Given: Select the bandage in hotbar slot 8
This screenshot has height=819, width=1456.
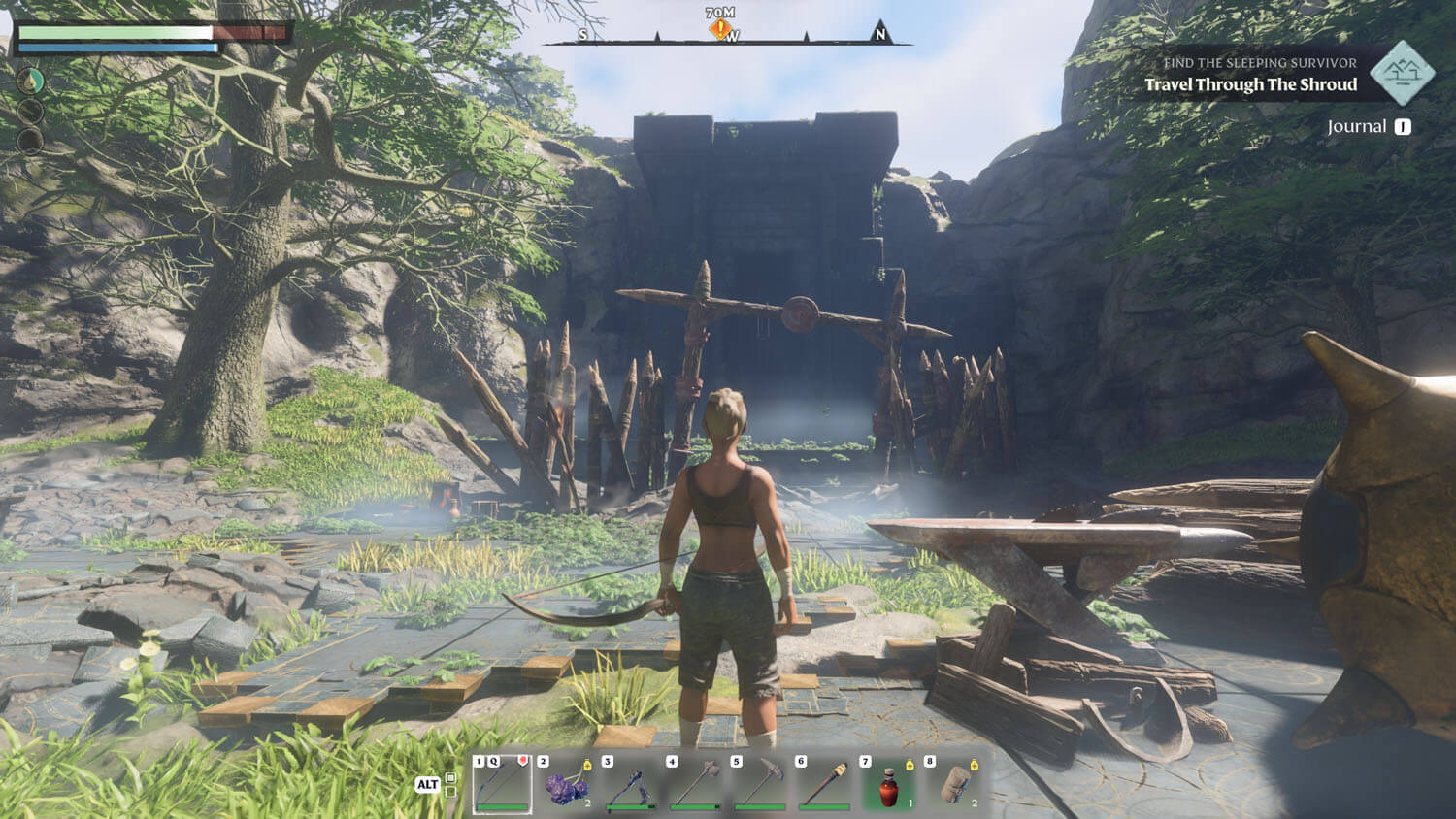Looking at the screenshot, I should [953, 784].
